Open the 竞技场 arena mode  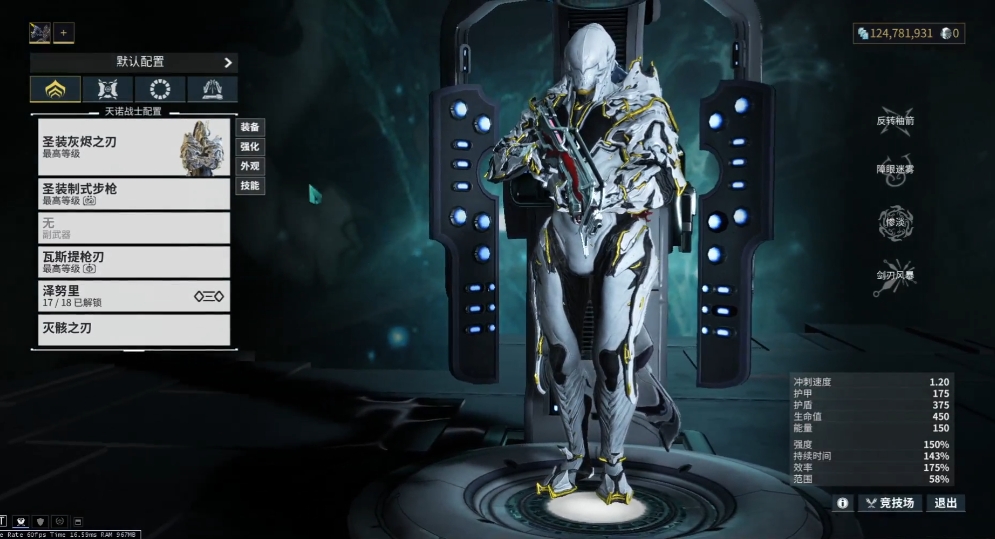[889, 503]
